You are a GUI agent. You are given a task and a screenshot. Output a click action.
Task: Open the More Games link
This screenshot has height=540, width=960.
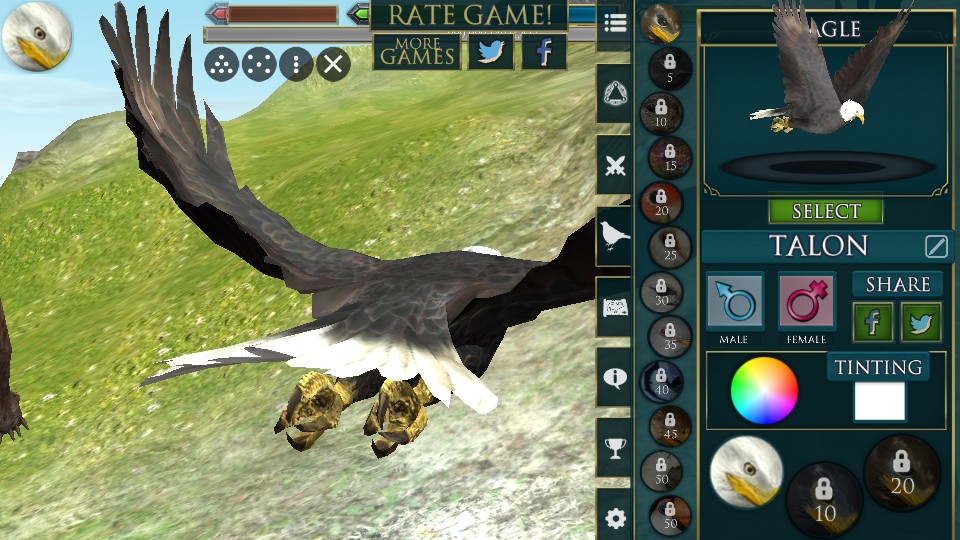(417, 52)
